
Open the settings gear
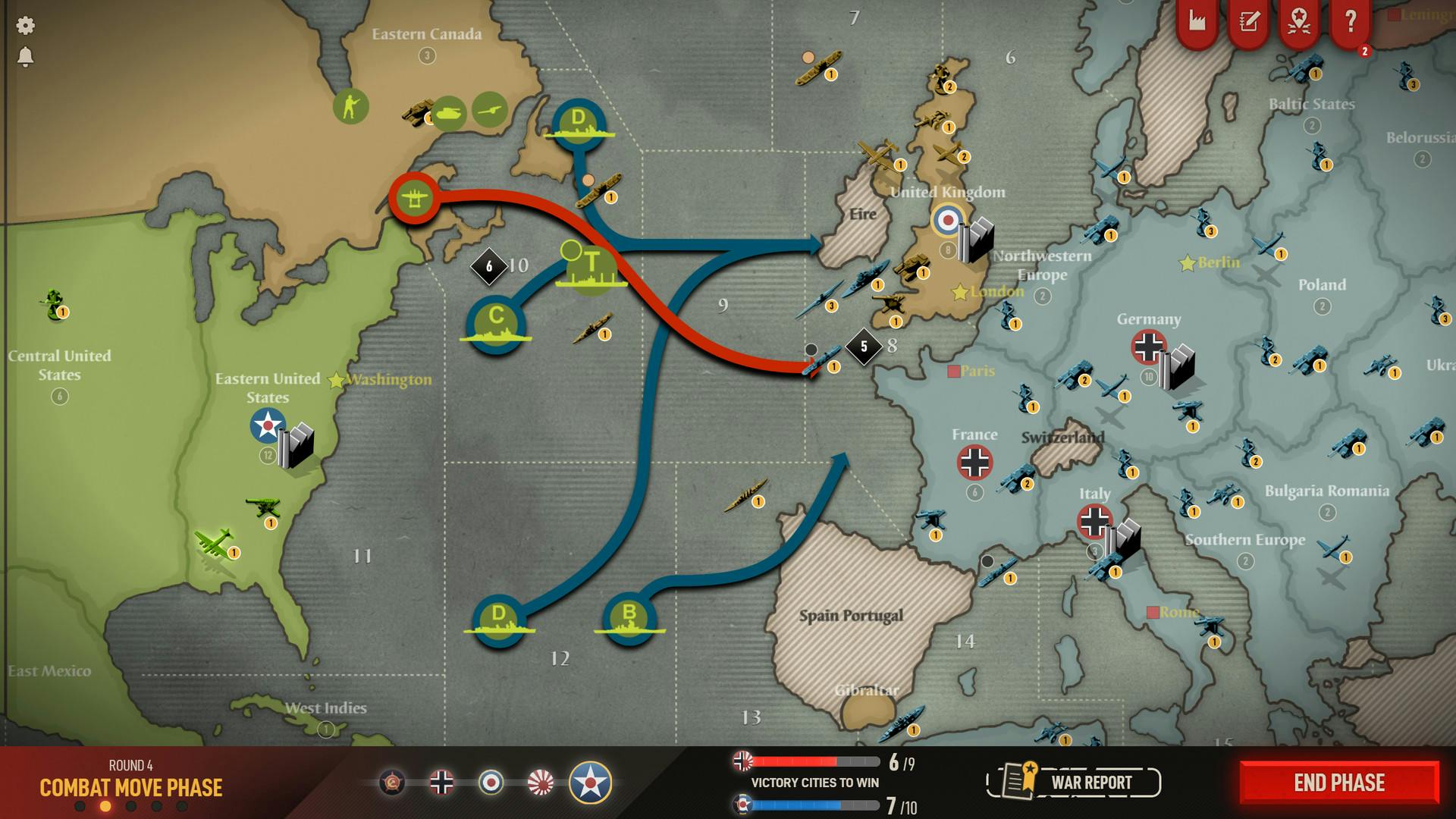point(25,25)
